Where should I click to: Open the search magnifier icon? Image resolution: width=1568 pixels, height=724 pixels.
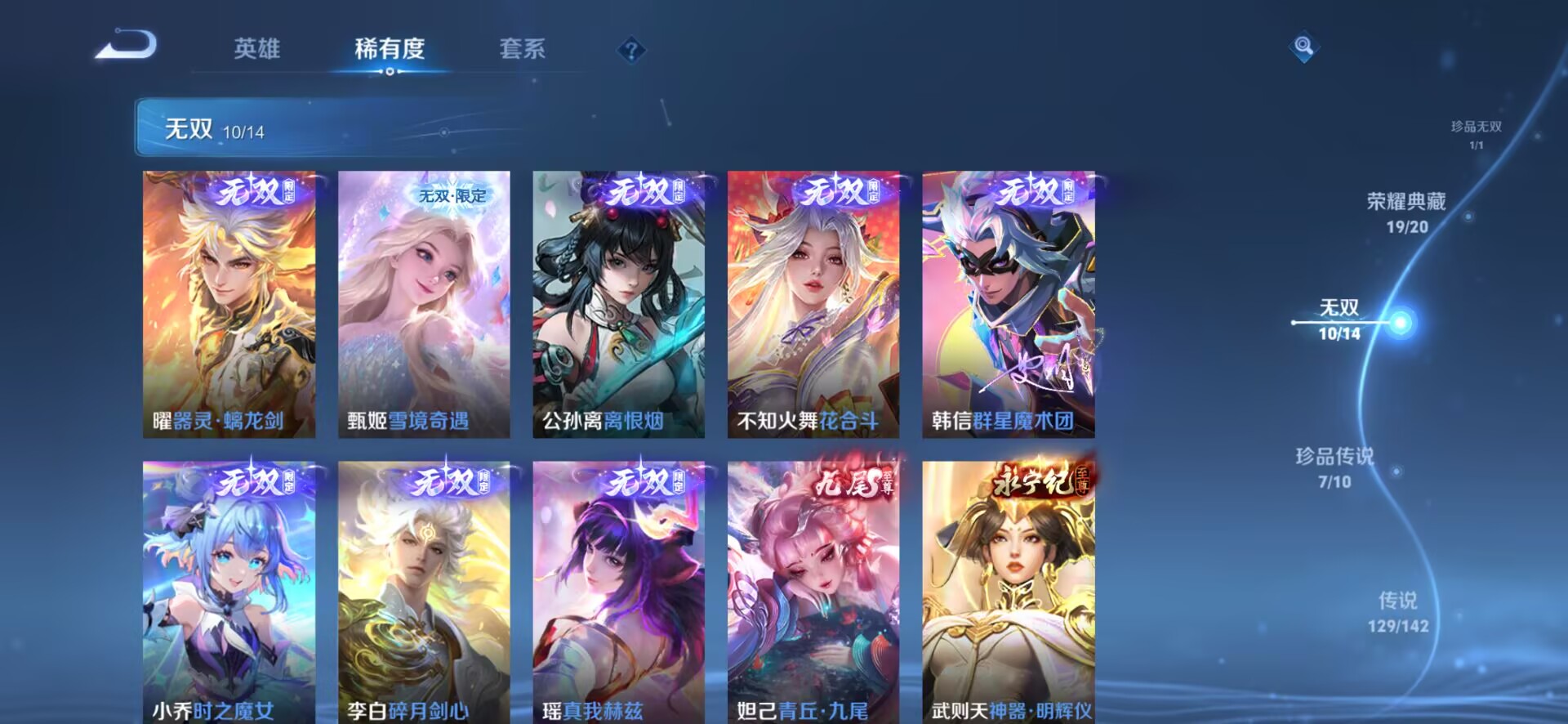(1304, 45)
